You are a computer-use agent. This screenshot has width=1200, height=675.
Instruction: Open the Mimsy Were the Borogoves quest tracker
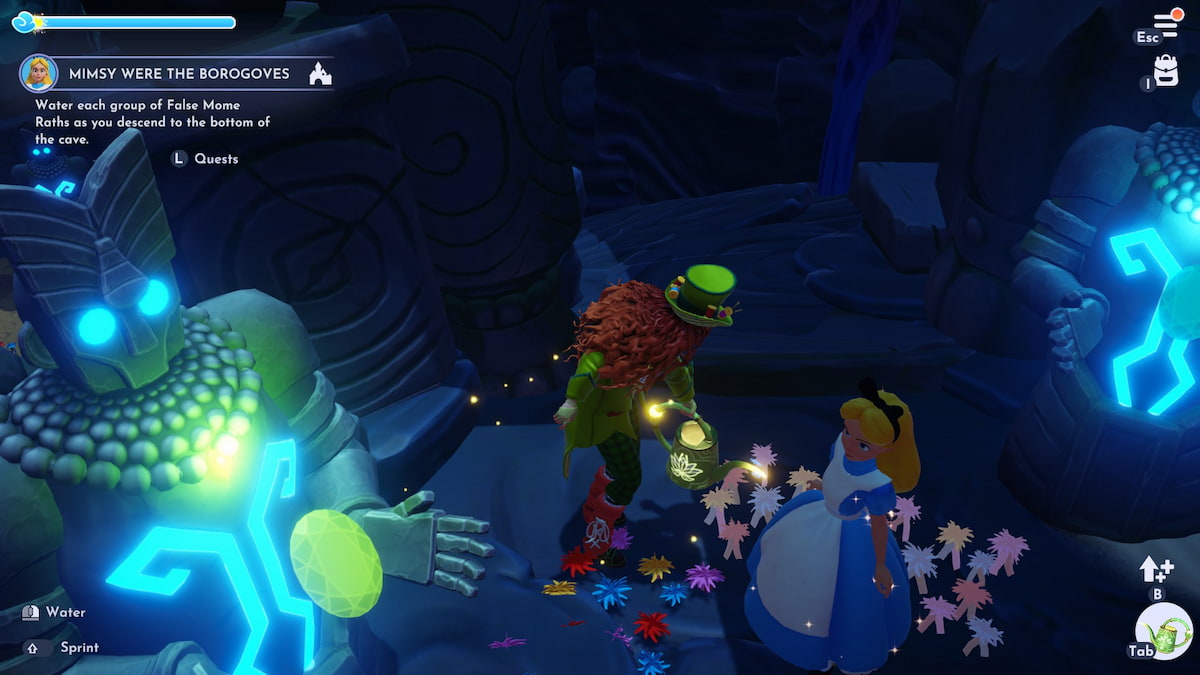click(x=179, y=73)
